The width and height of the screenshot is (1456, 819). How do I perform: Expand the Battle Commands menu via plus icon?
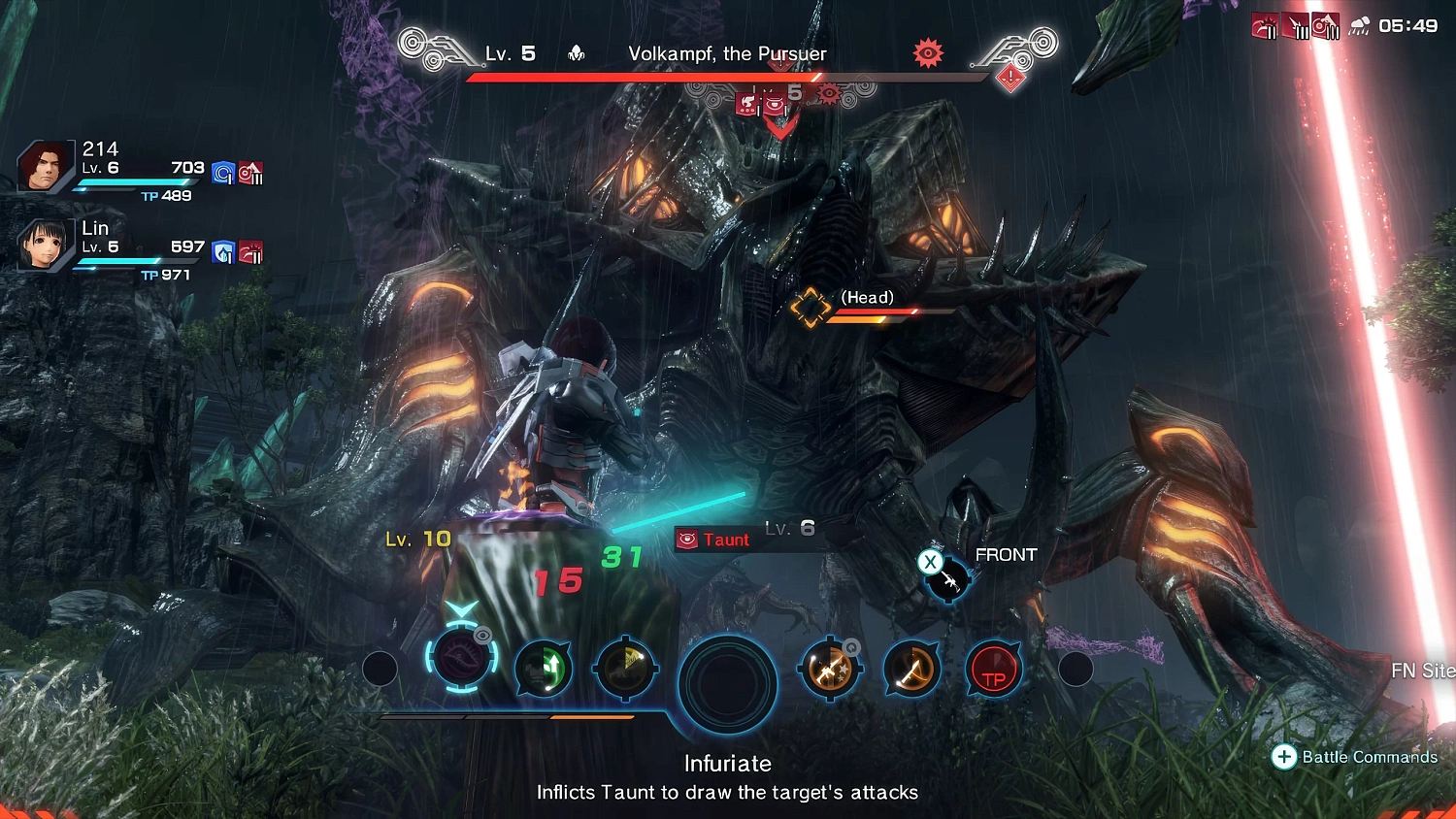[1286, 757]
